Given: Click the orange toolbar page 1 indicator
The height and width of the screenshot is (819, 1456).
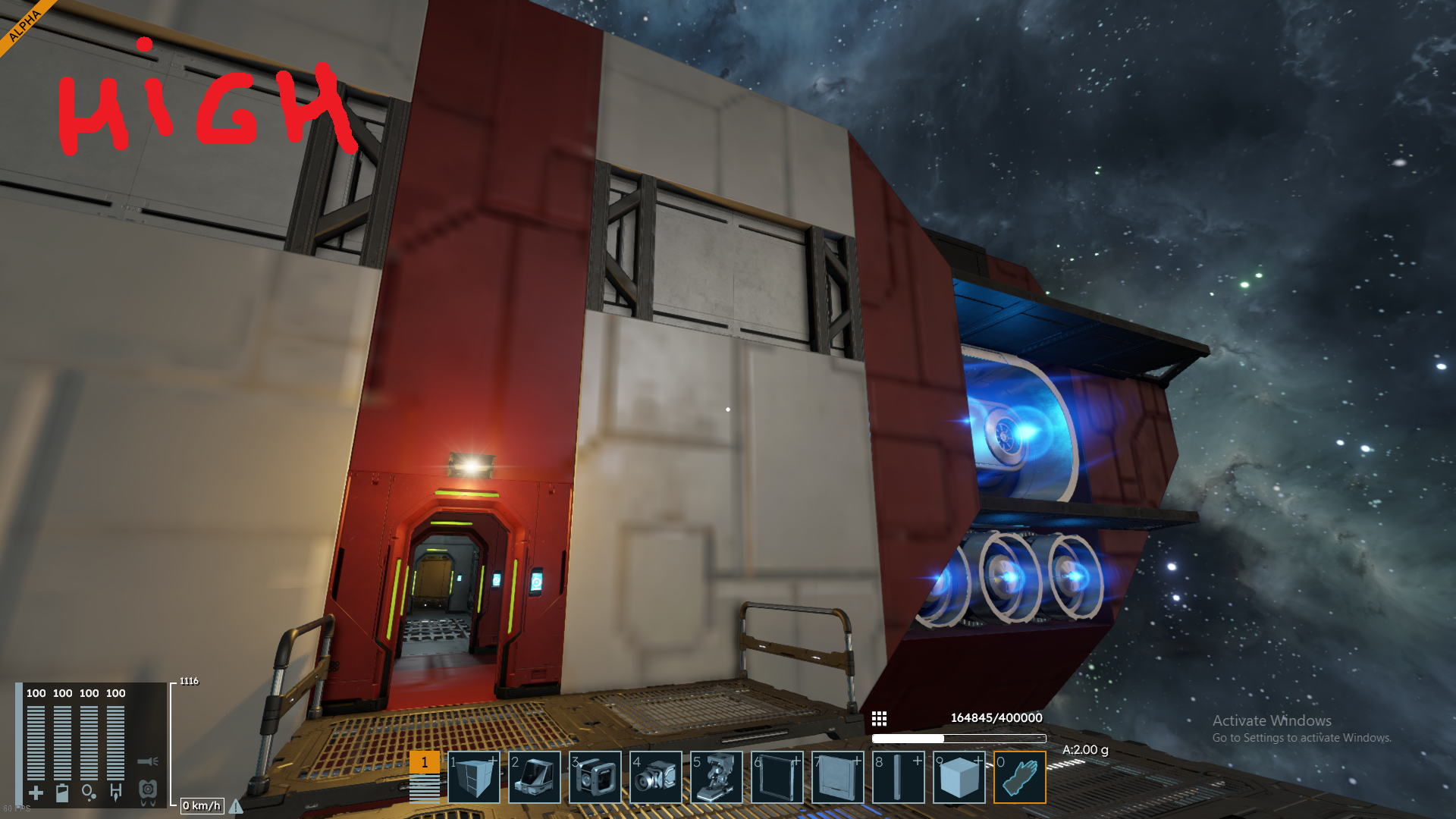Looking at the screenshot, I should point(425,763).
